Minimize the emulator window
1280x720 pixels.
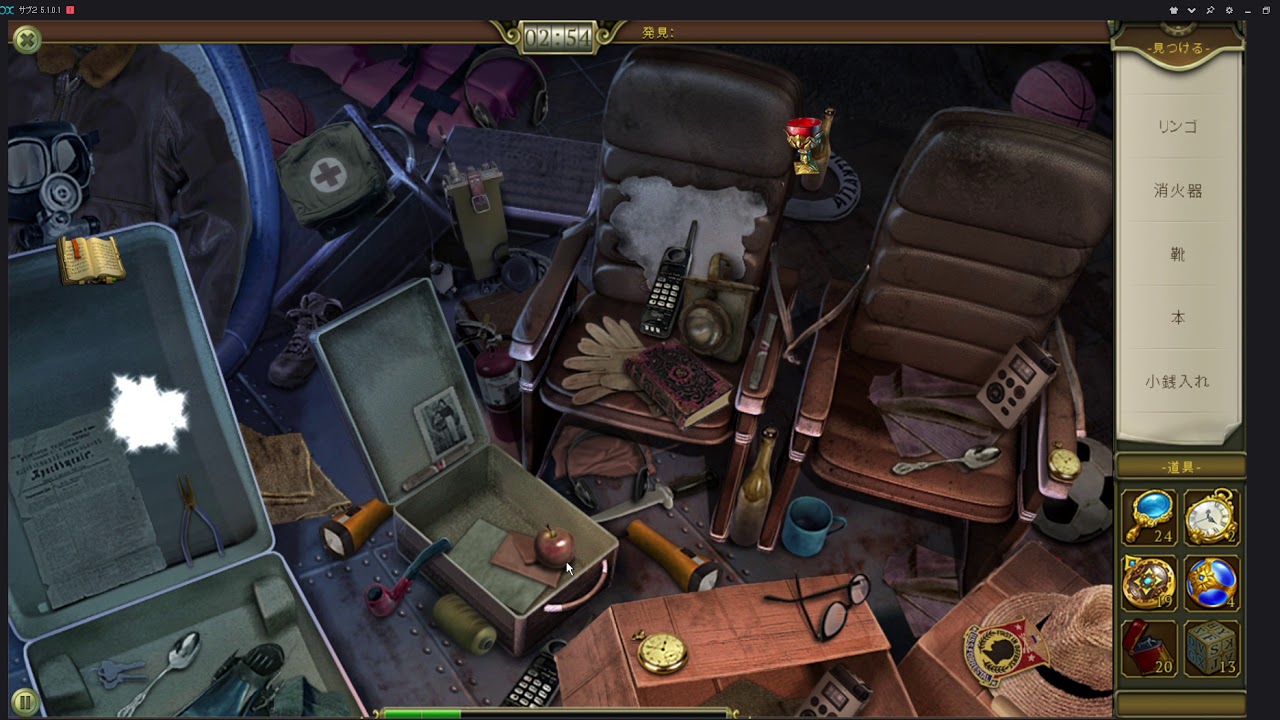pos(1248,10)
